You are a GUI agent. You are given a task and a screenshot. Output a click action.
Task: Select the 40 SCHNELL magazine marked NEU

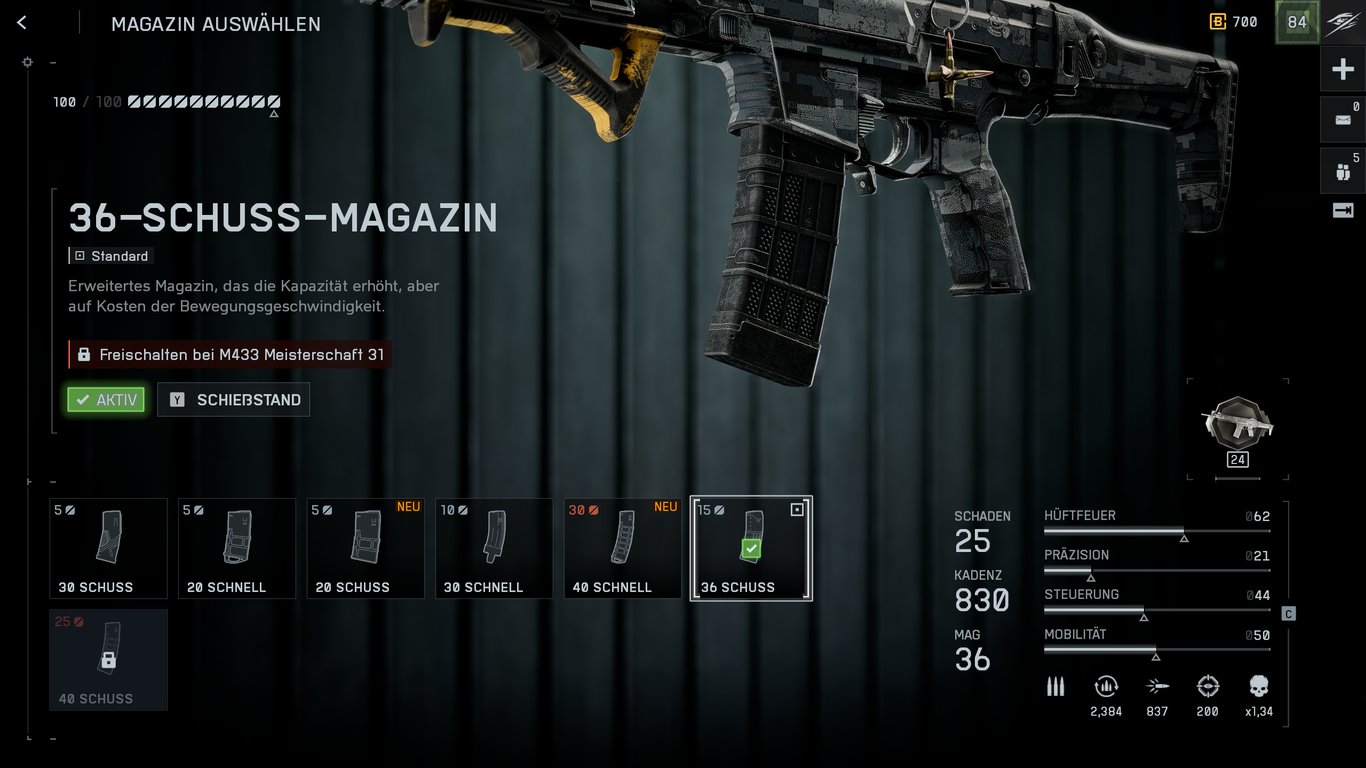pyautogui.click(x=622, y=548)
